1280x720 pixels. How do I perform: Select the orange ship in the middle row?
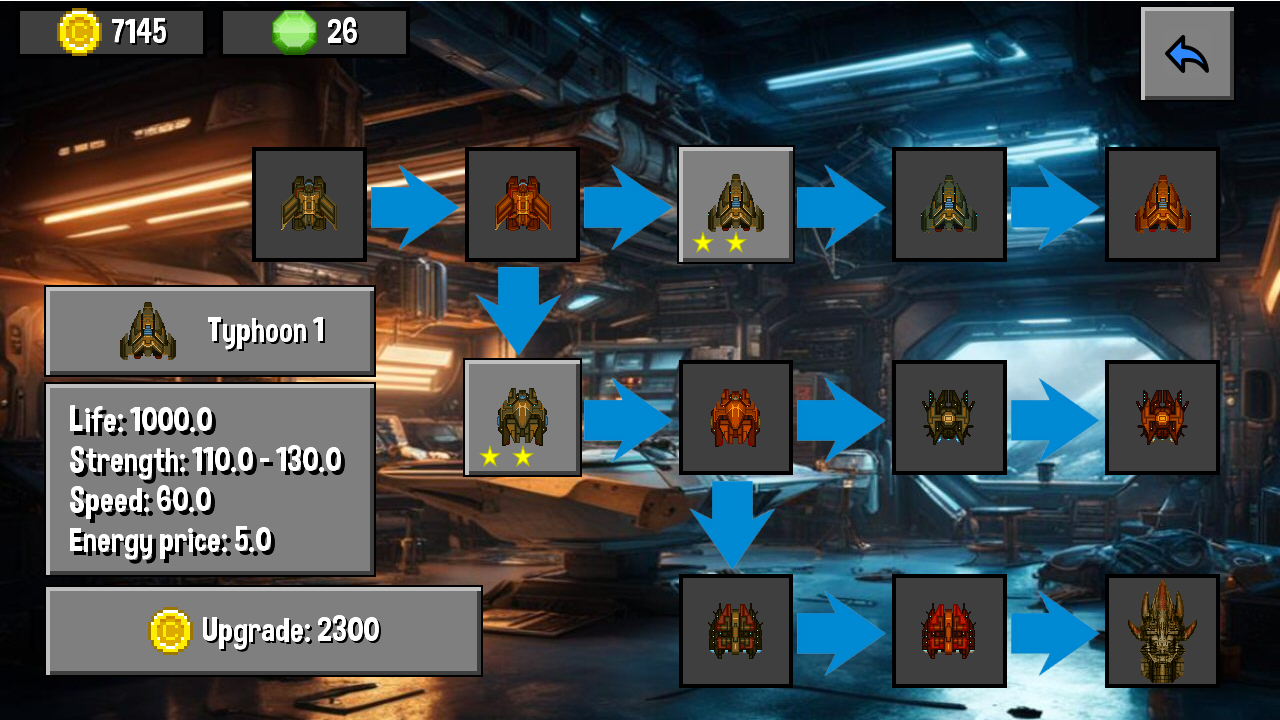pos(736,418)
